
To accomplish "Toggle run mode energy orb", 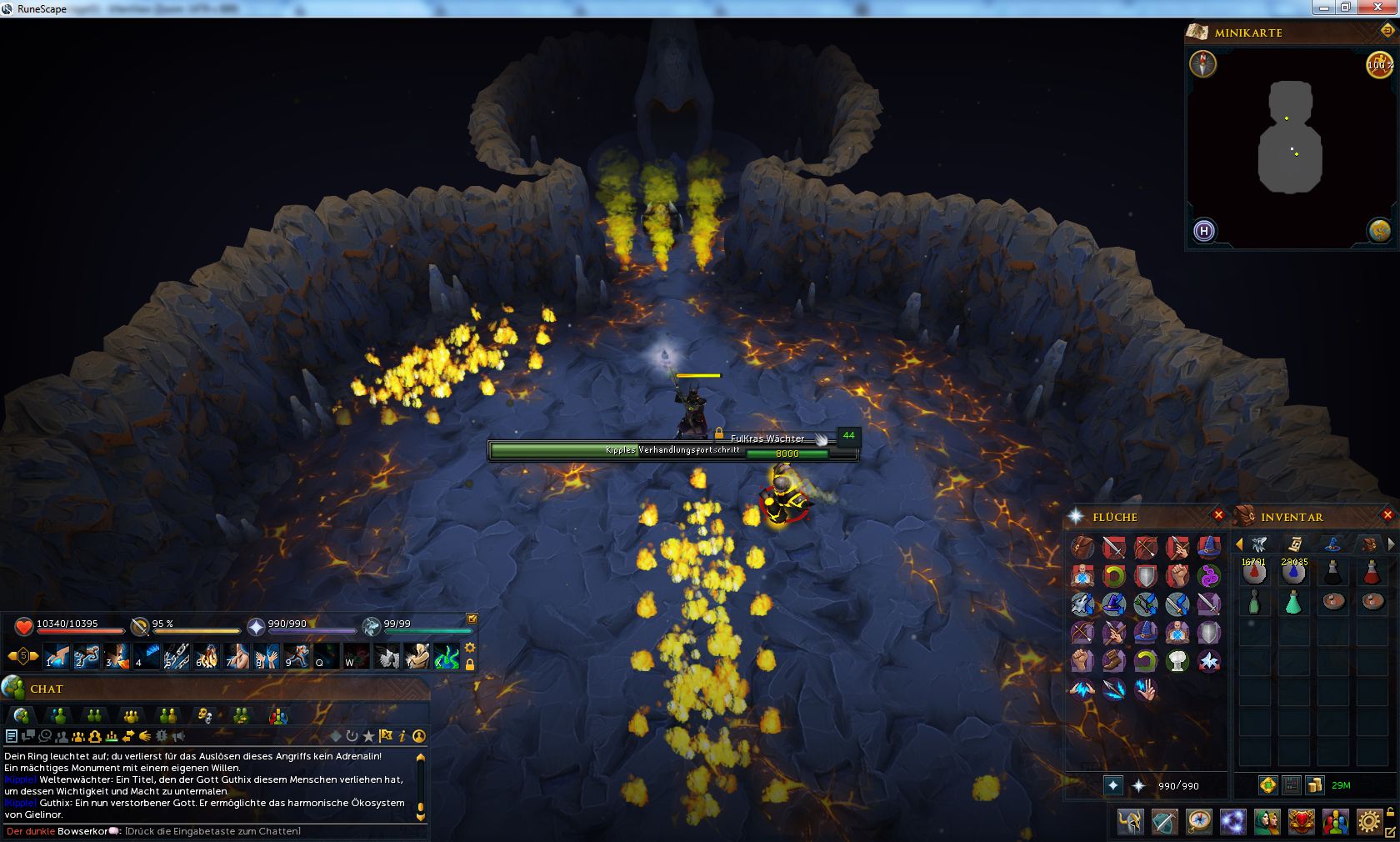I will [x=1379, y=64].
